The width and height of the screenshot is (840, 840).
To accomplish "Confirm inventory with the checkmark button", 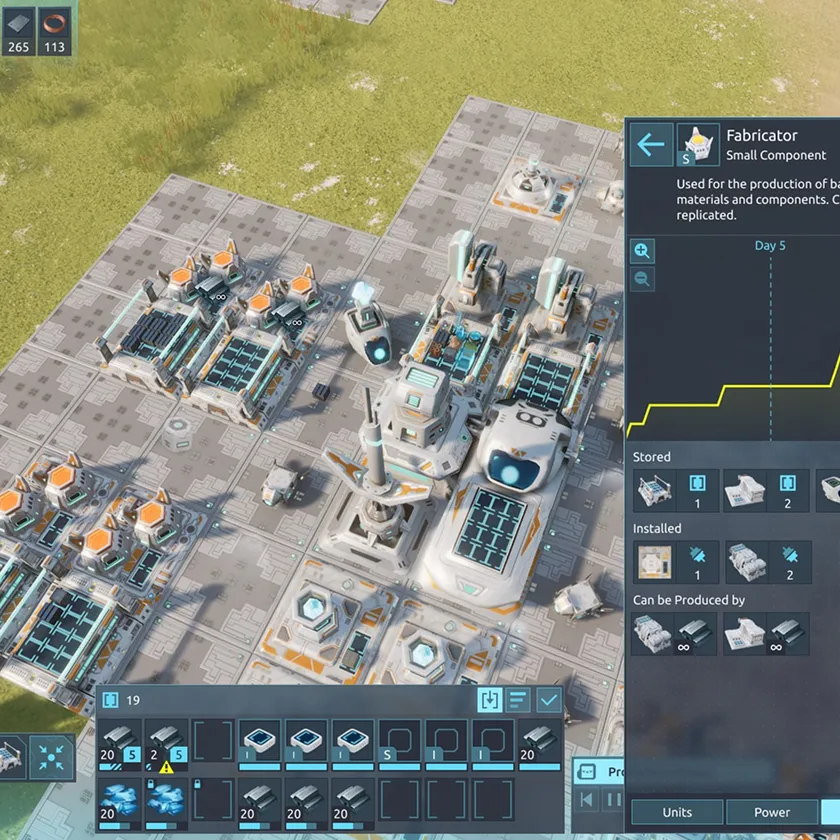I will coord(549,700).
